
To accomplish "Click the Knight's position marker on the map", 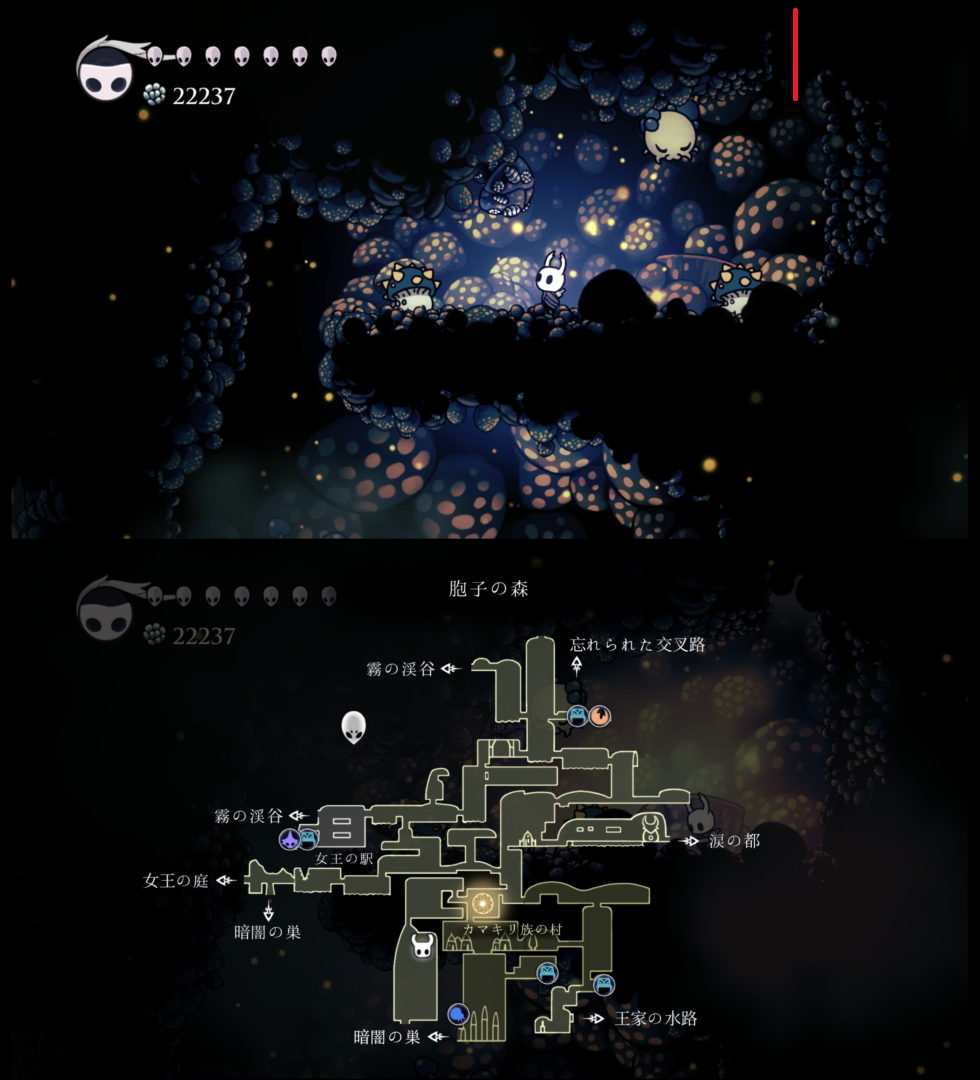I will point(423,945).
